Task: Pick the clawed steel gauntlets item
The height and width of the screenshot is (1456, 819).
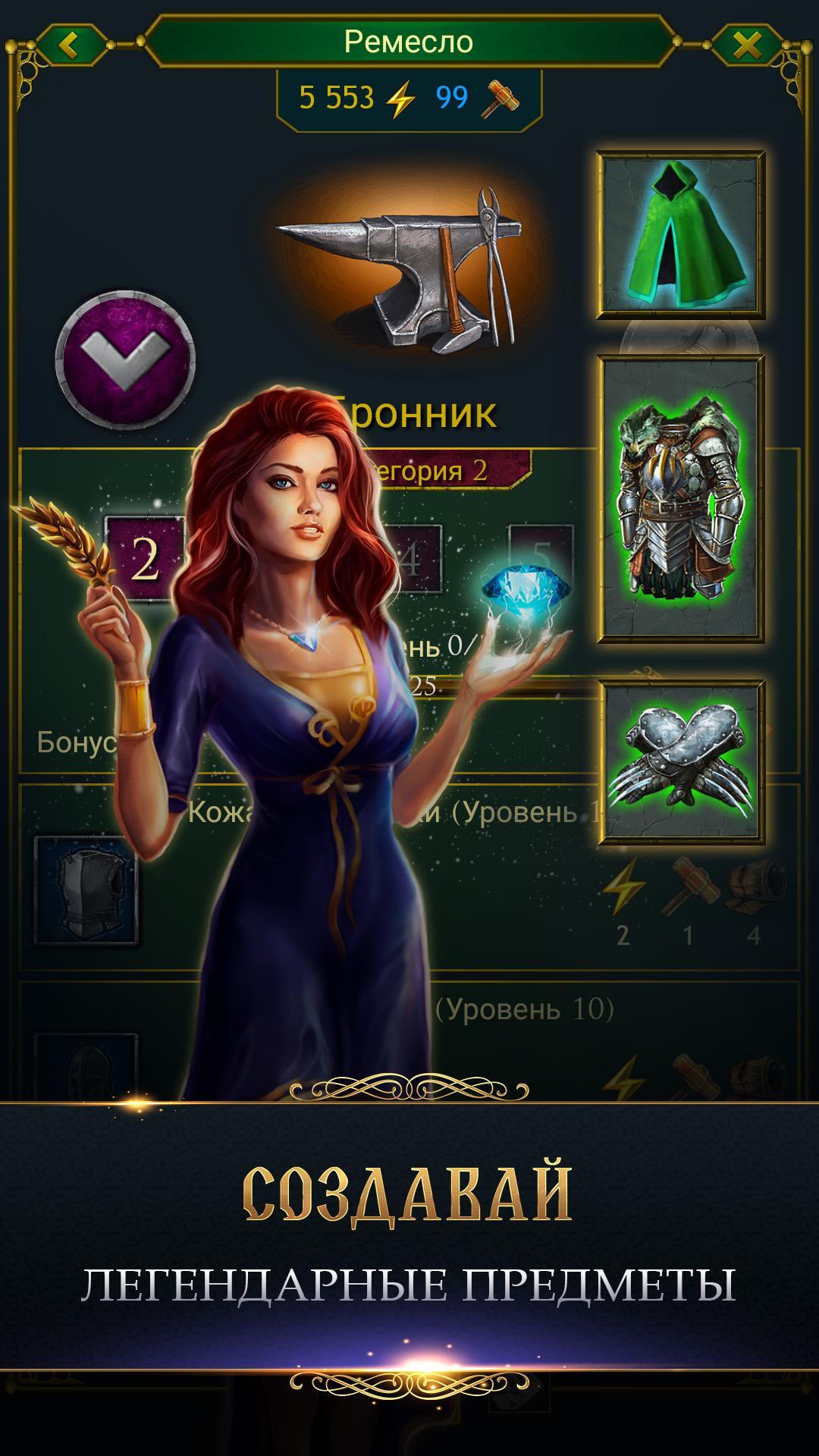Action: point(680,762)
